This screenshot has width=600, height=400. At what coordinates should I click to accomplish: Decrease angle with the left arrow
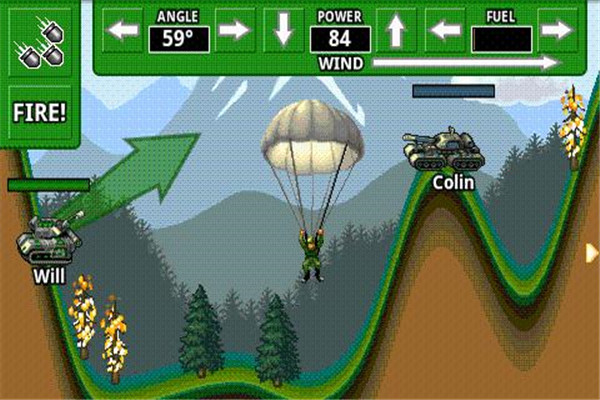tap(124, 31)
